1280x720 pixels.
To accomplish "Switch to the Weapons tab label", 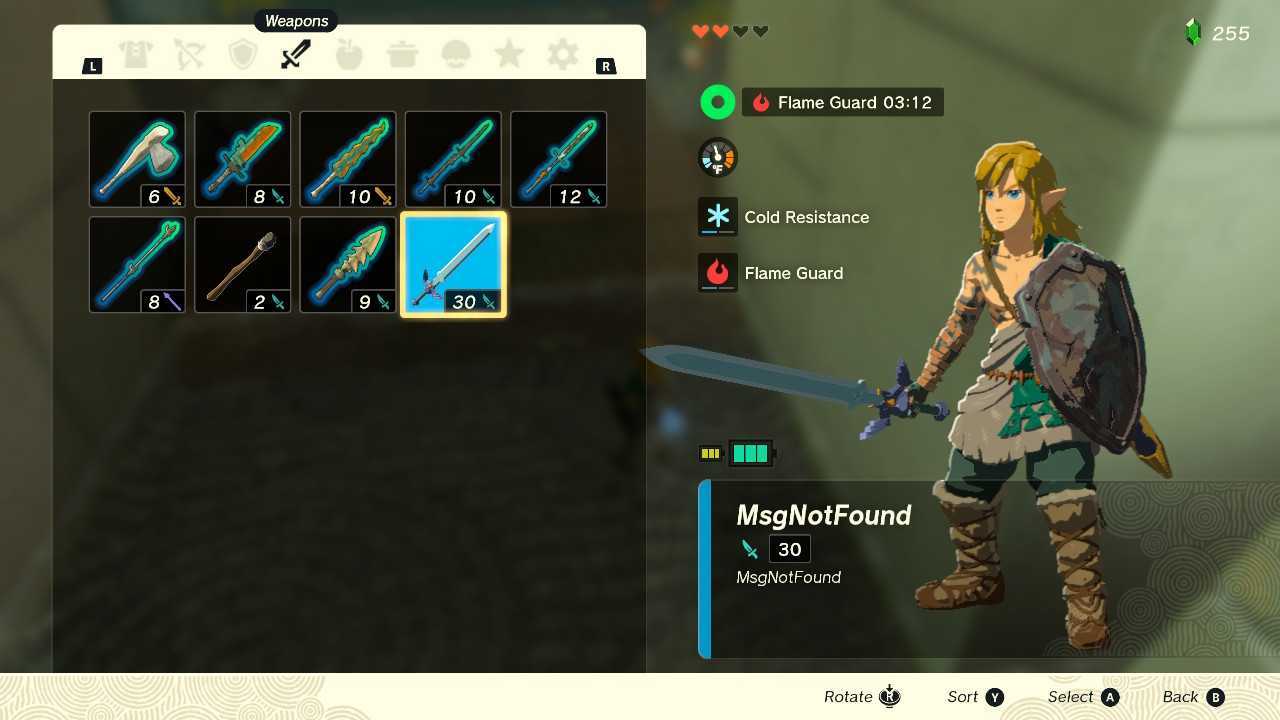I will coord(295,20).
